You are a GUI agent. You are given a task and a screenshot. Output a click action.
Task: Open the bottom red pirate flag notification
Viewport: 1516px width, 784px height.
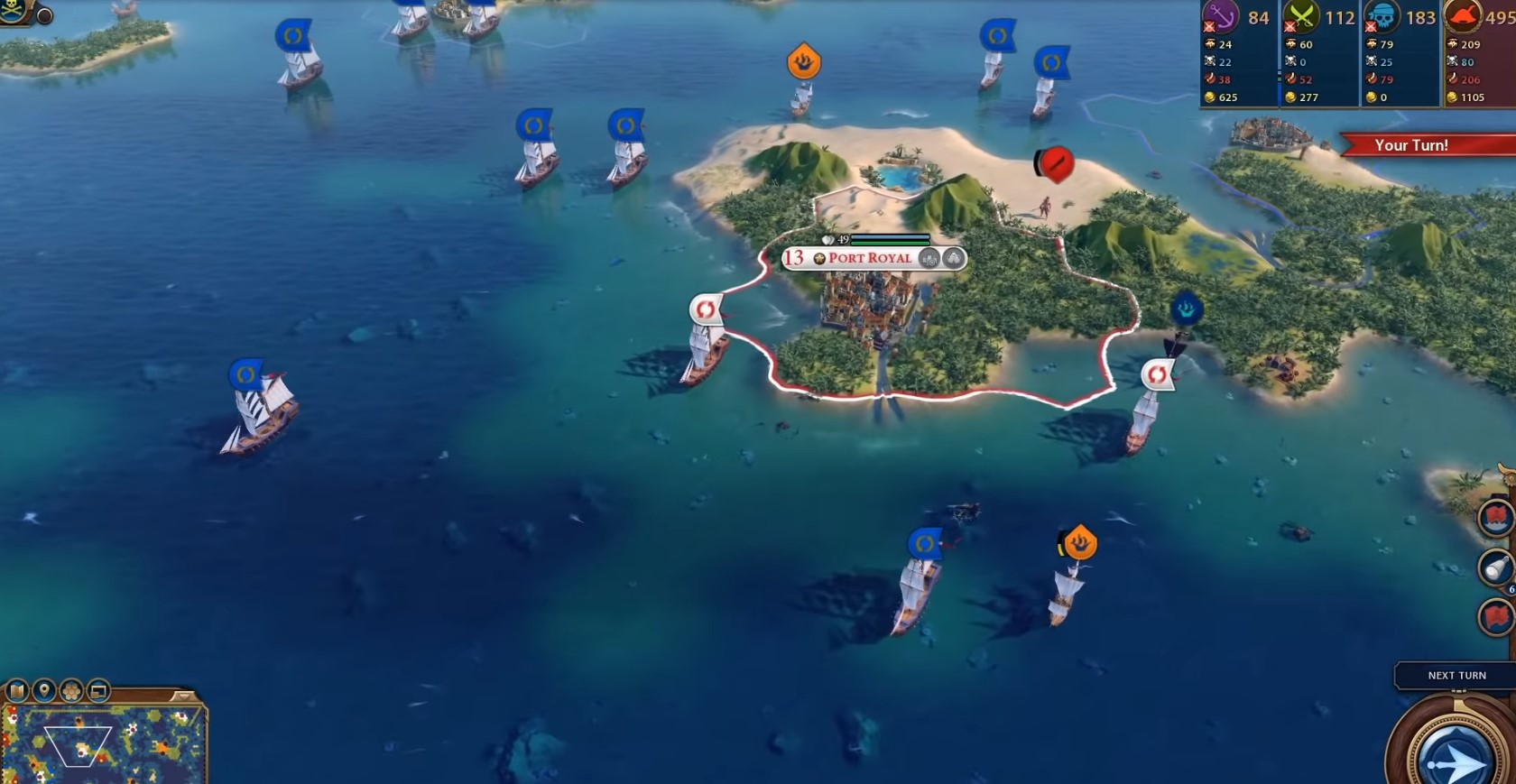[1495, 618]
